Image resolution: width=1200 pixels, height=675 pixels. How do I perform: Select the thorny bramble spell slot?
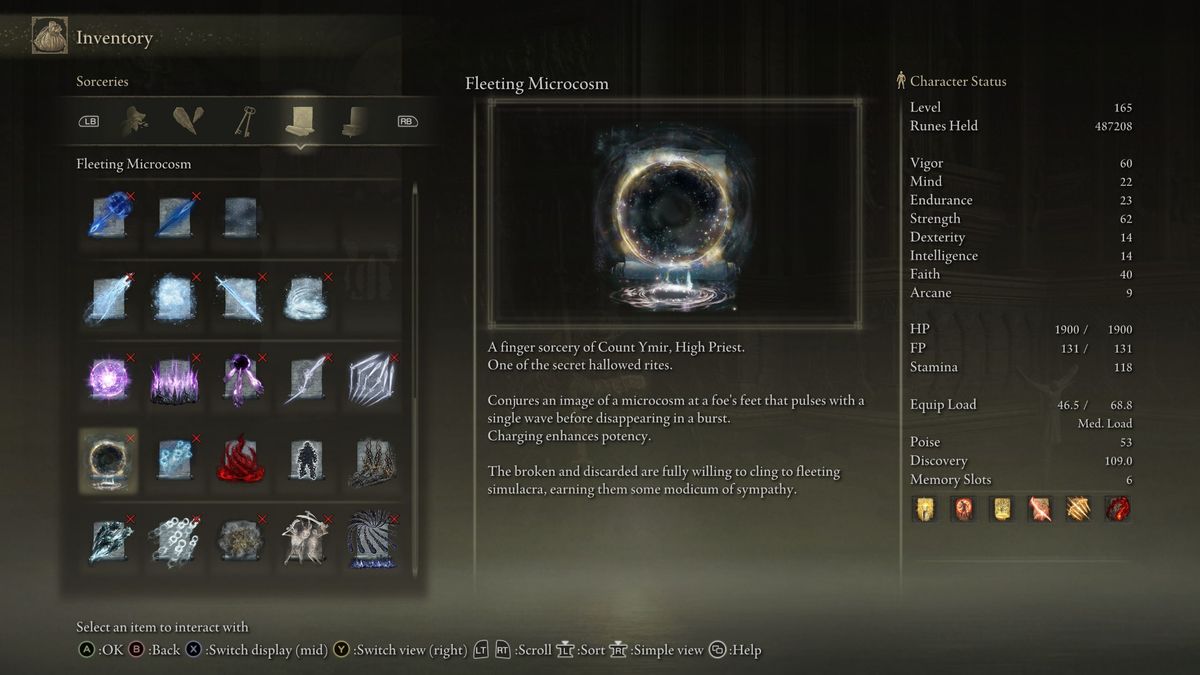(x=371, y=461)
